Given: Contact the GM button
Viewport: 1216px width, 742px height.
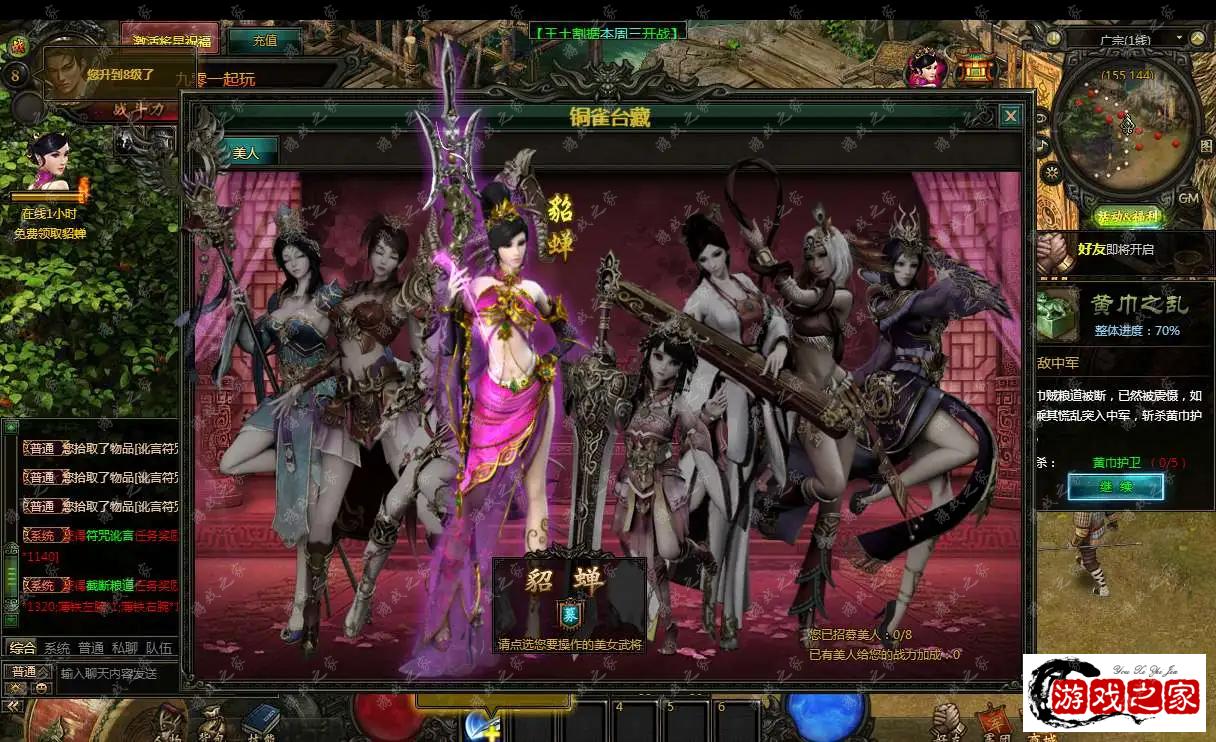Looking at the screenshot, I should 1189,198.
